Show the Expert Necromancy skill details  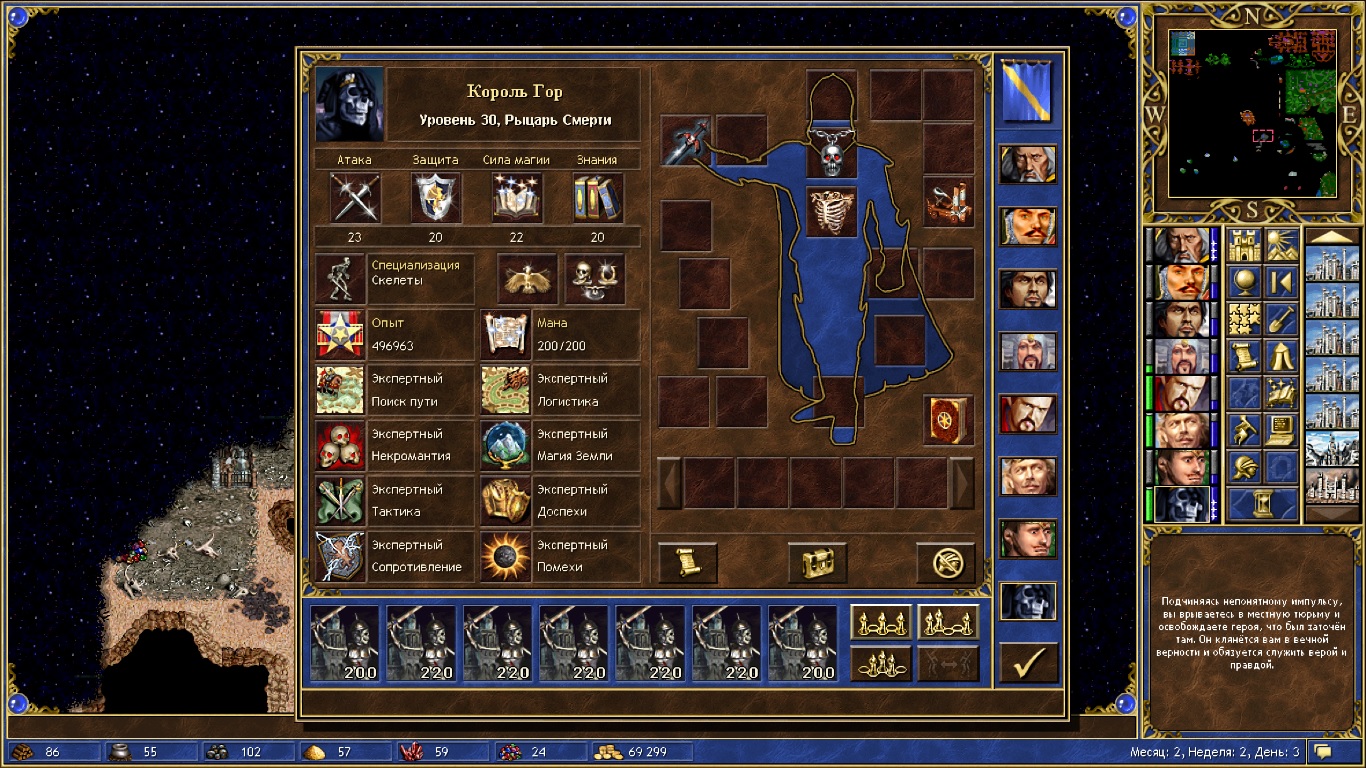coord(340,445)
